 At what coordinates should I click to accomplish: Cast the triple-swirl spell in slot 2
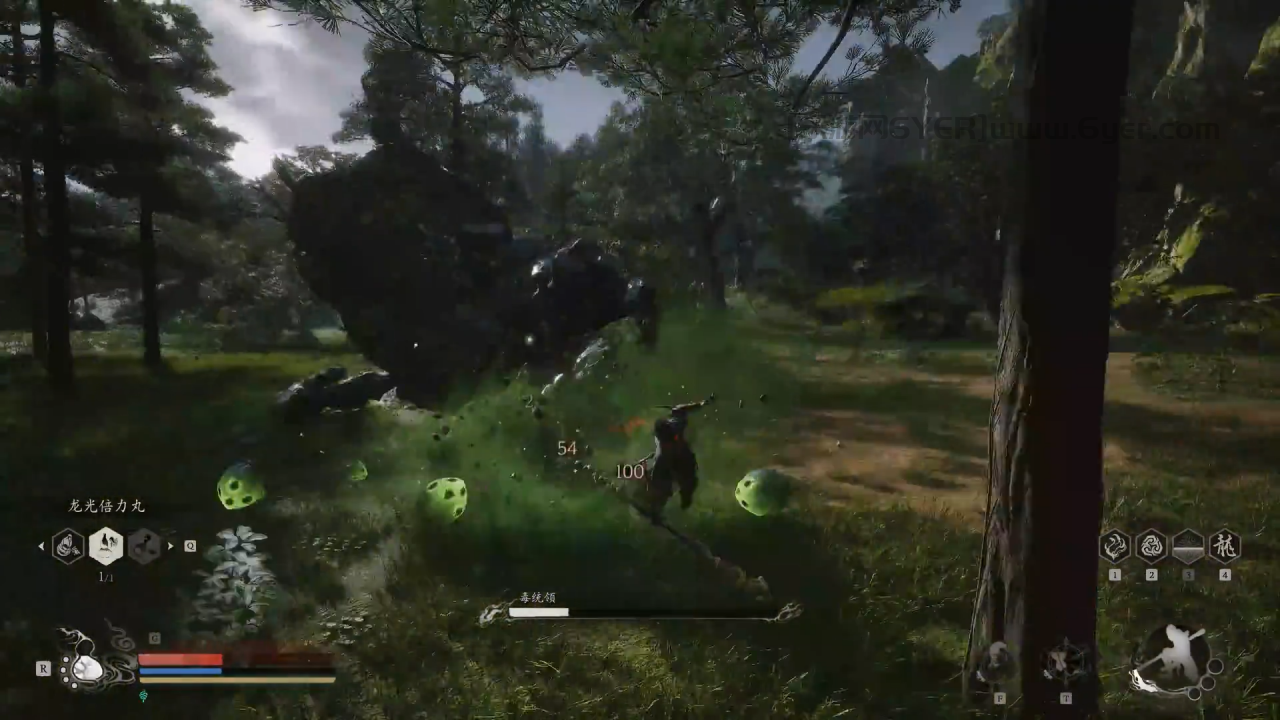(x=1151, y=547)
